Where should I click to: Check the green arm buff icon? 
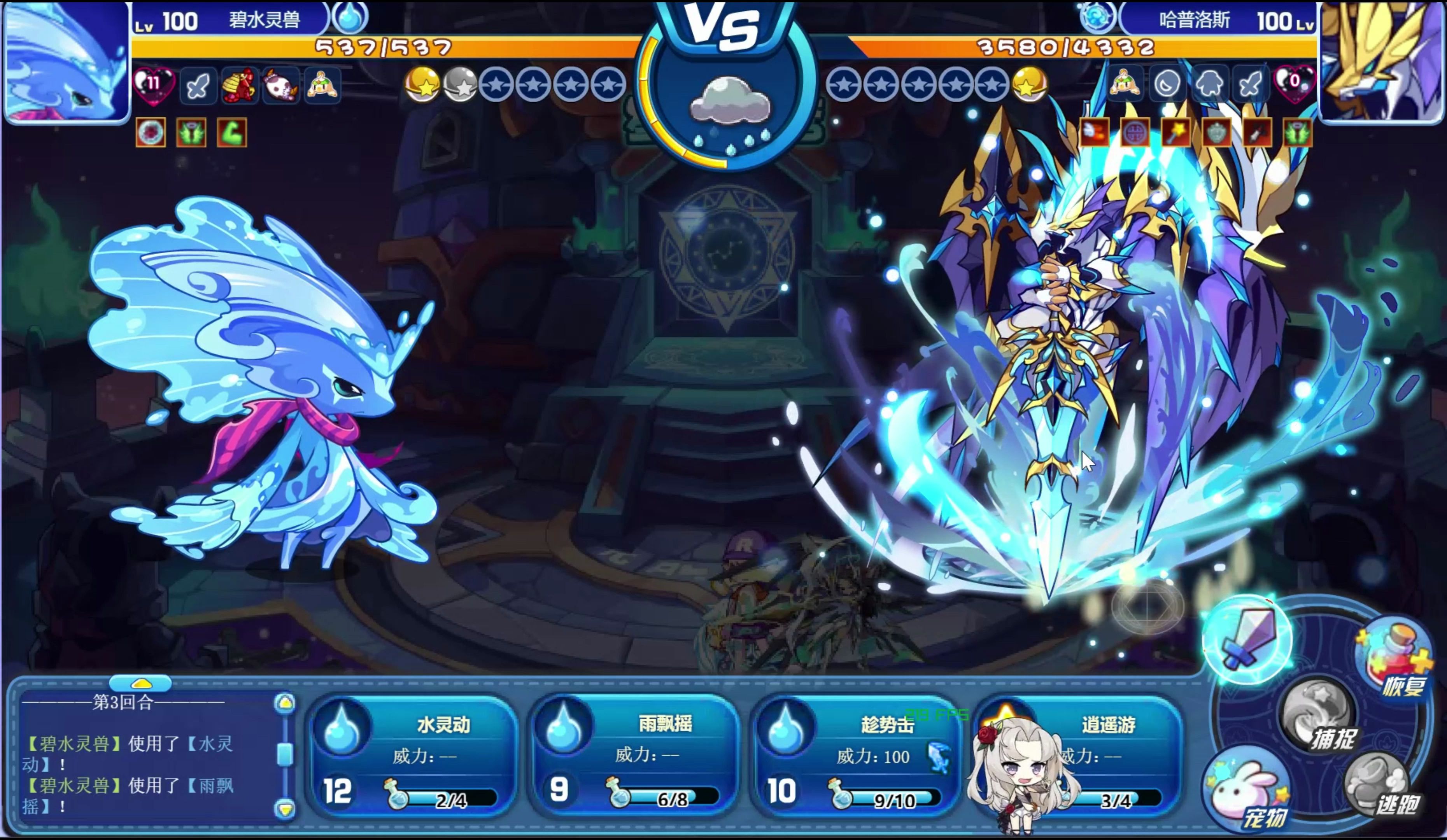pos(232,133)
